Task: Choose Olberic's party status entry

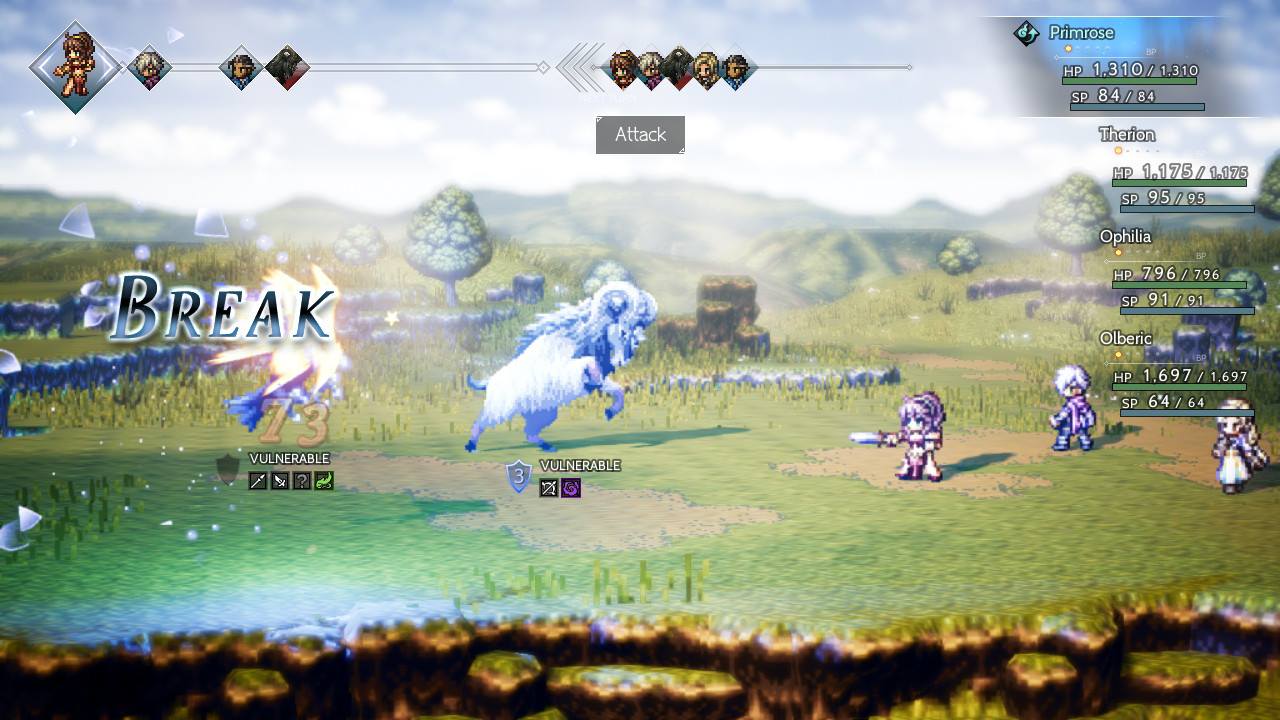Action: pos(1125,339)
